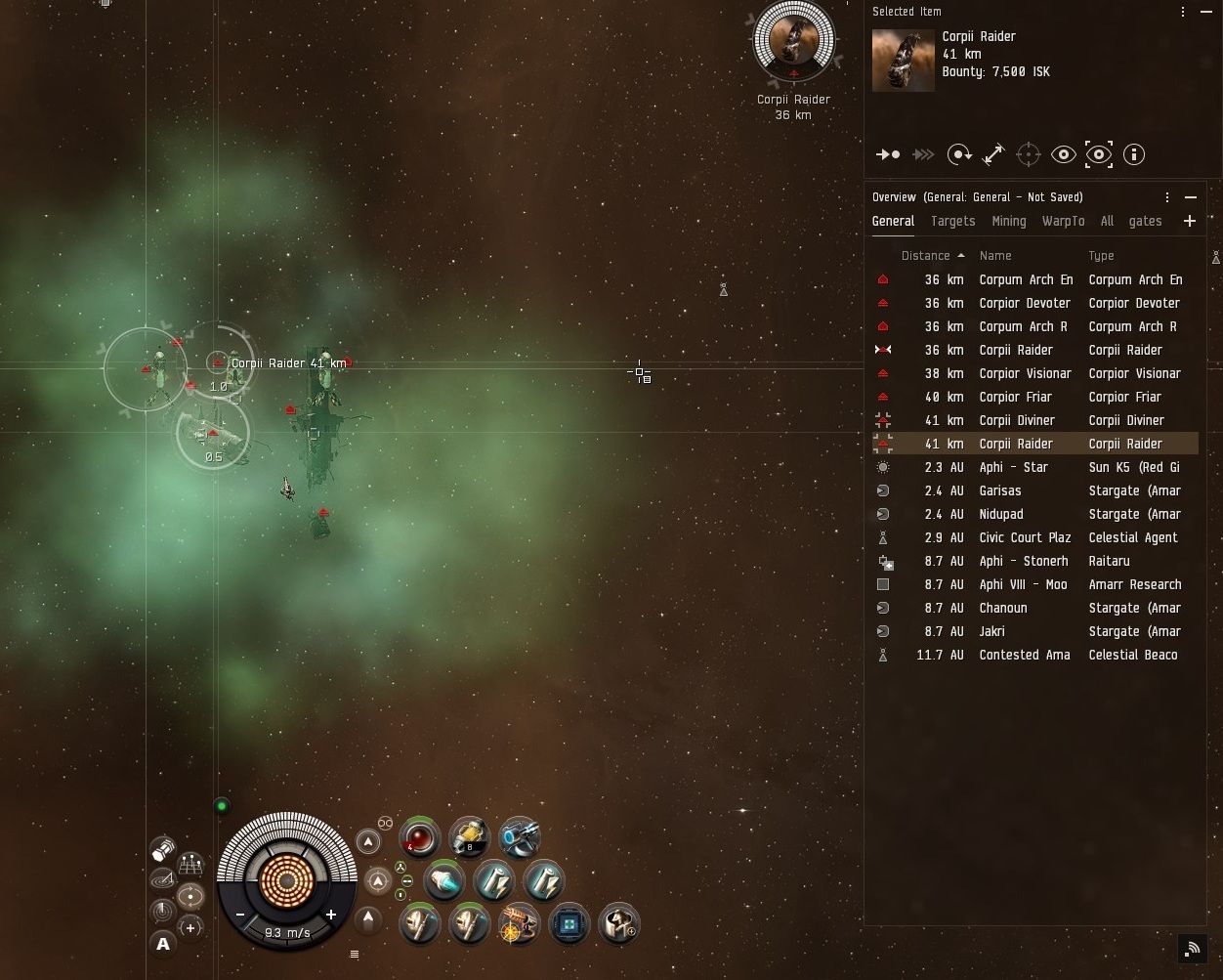Switch to the Targets overview tab
The height and width of the screenshot is (980, 1223).
click(952, 222)
